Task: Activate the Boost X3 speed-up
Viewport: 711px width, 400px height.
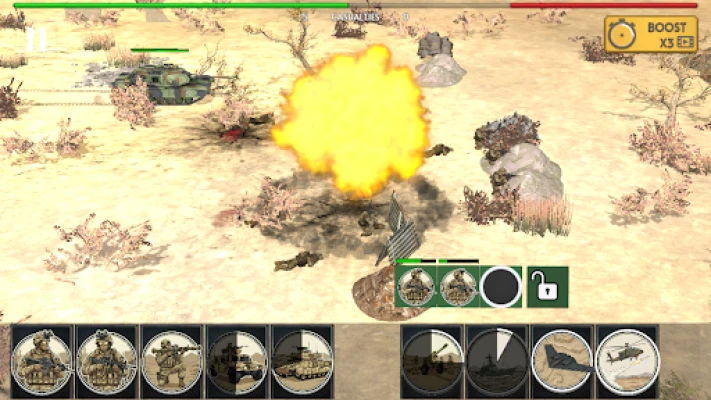Action: 651,34
